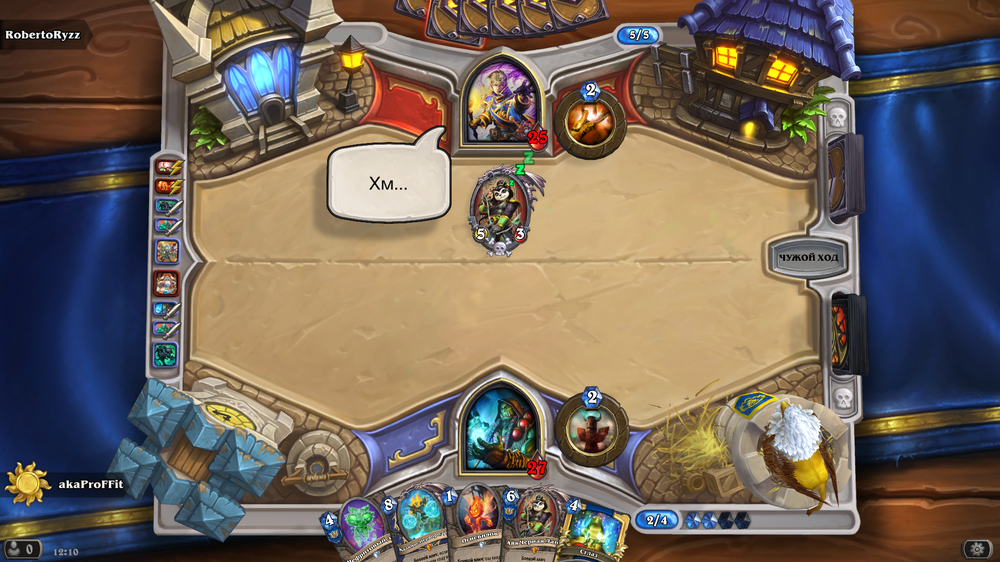Inspect the top history tile with lightning bolt

pos(165,167)
